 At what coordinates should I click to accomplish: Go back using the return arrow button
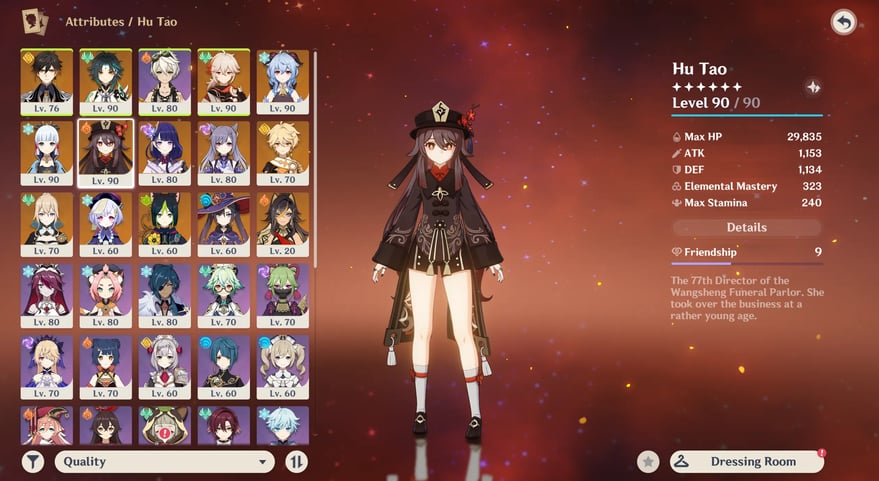(x=843, y=22)
